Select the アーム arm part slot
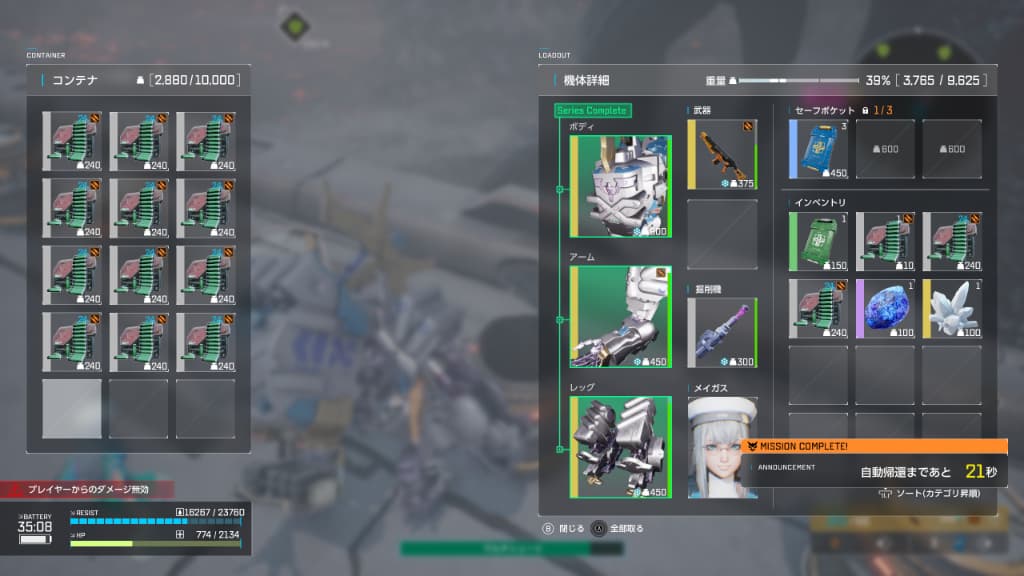The image size is (1024, 576). pyautogui.click(x=620, y=316)
